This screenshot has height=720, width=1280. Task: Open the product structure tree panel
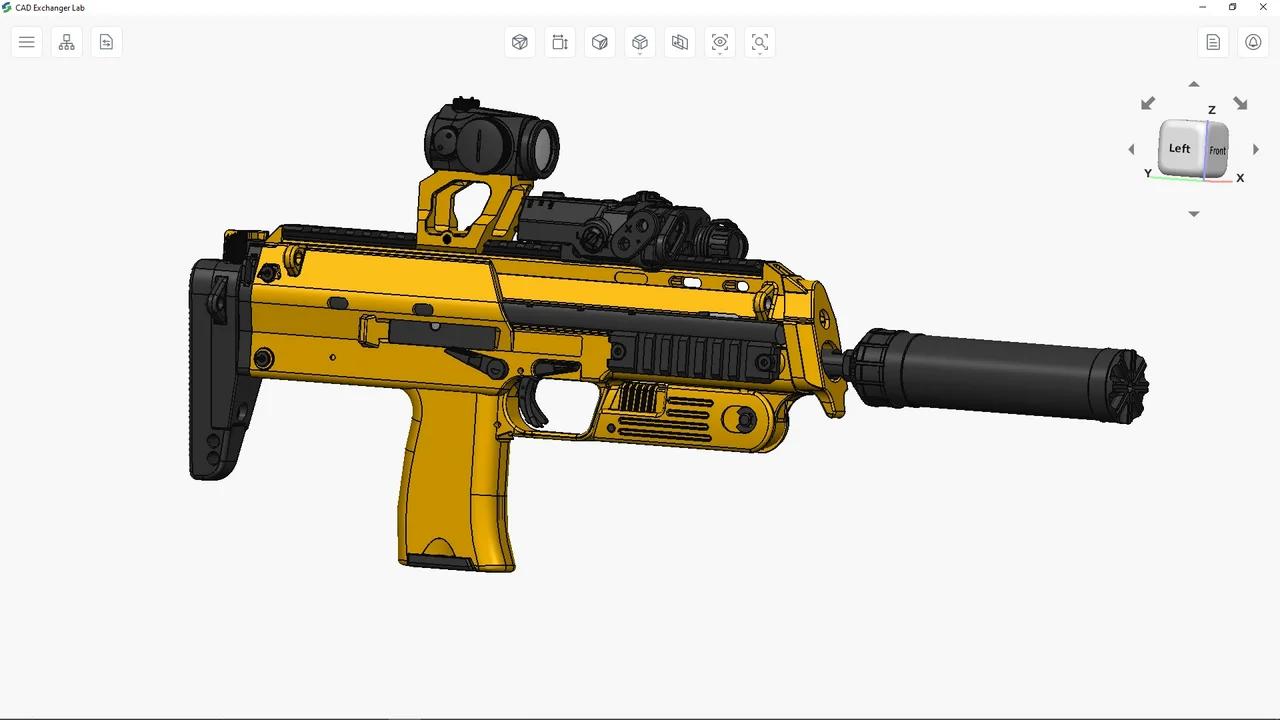[66, 42]
